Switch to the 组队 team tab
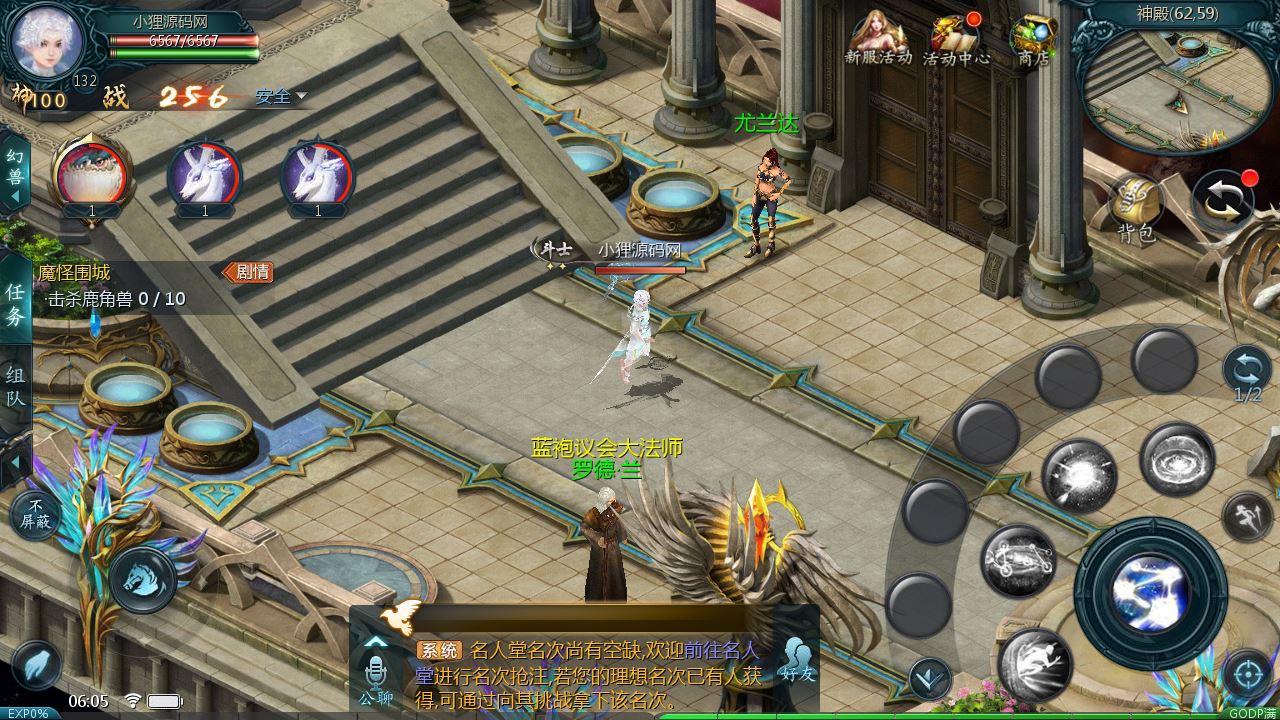The width and height of the screenshot is (1280, 720). coord(15,387)
